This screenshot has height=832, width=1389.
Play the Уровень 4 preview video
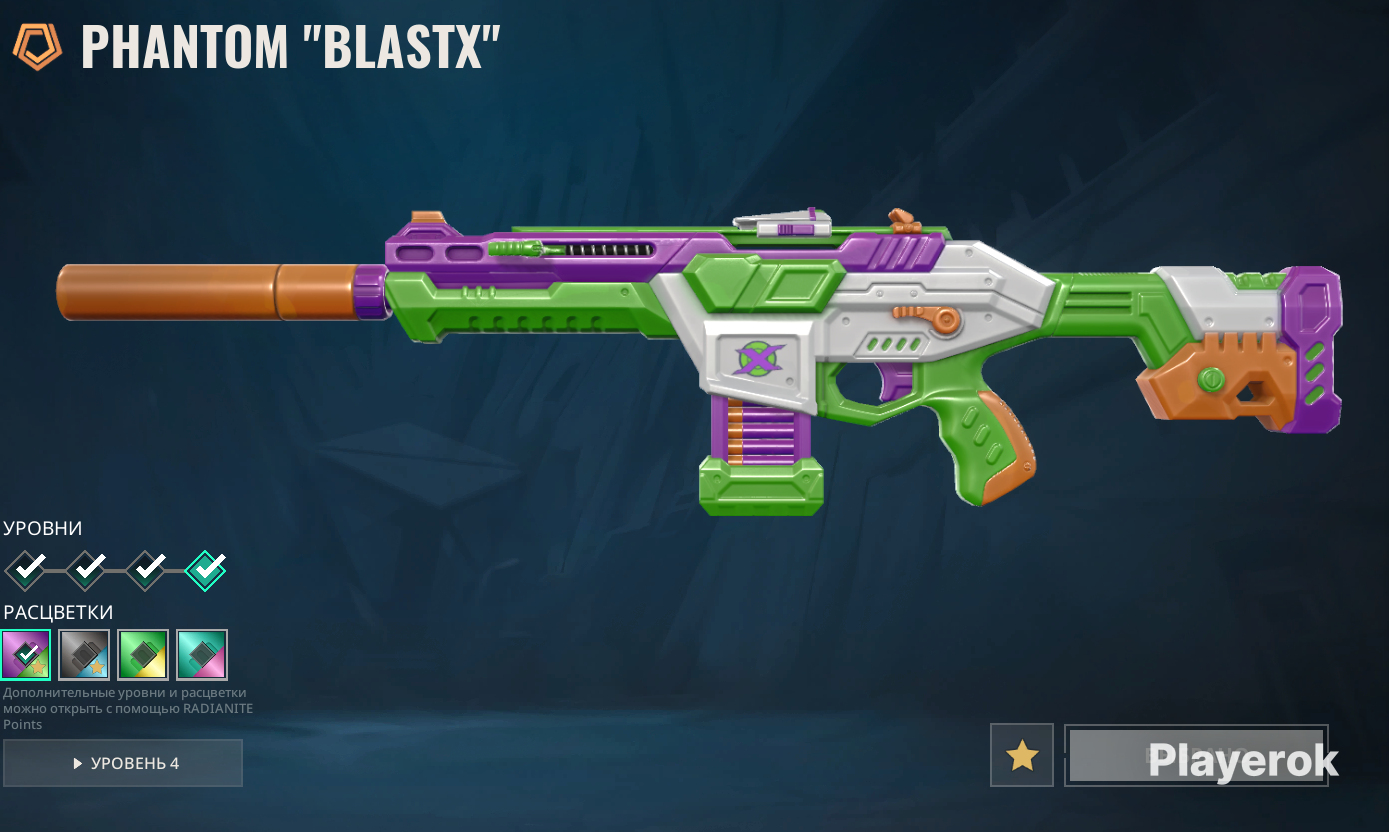123,763
